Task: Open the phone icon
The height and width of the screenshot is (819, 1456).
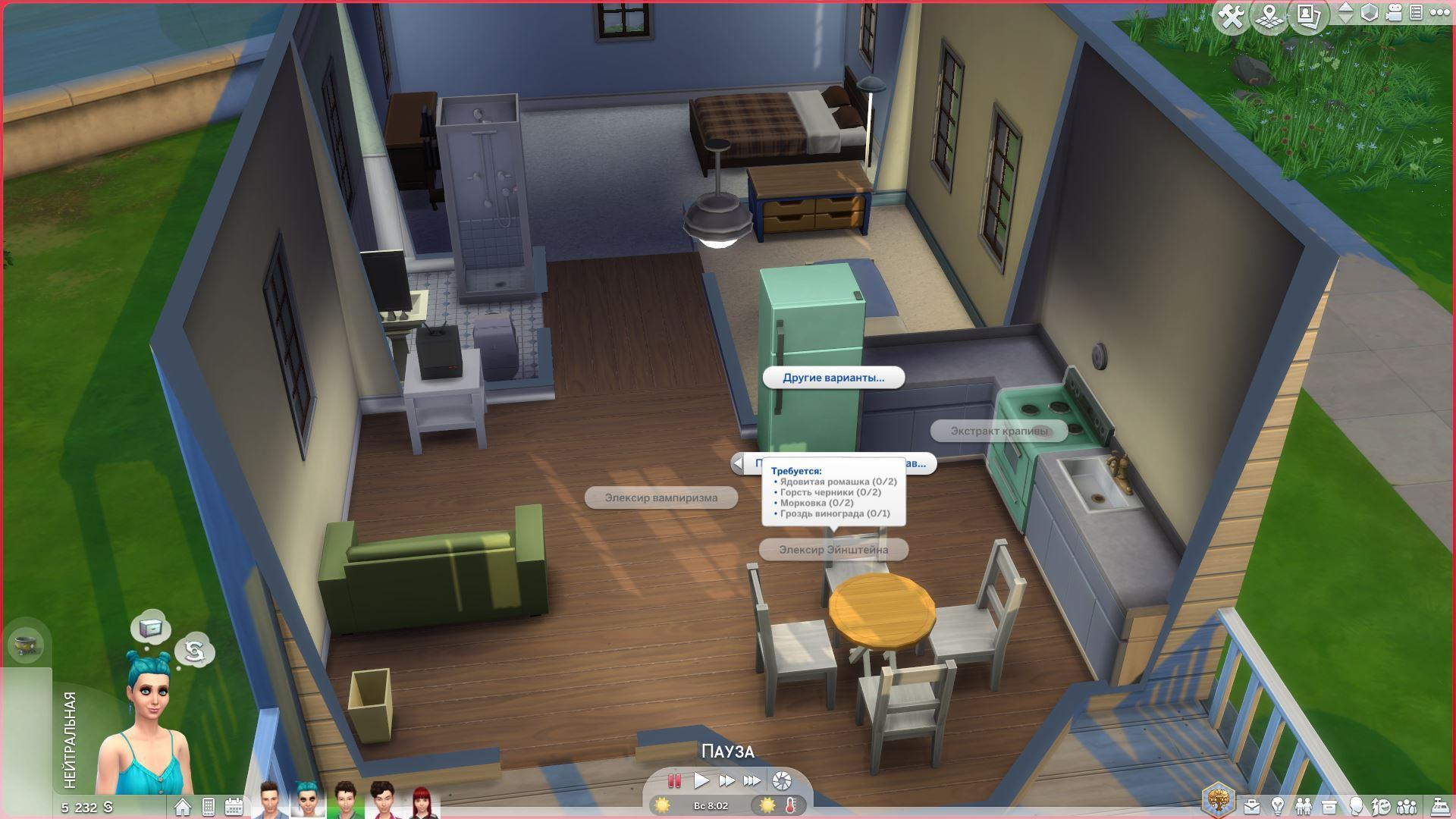Action: [209, 806]
